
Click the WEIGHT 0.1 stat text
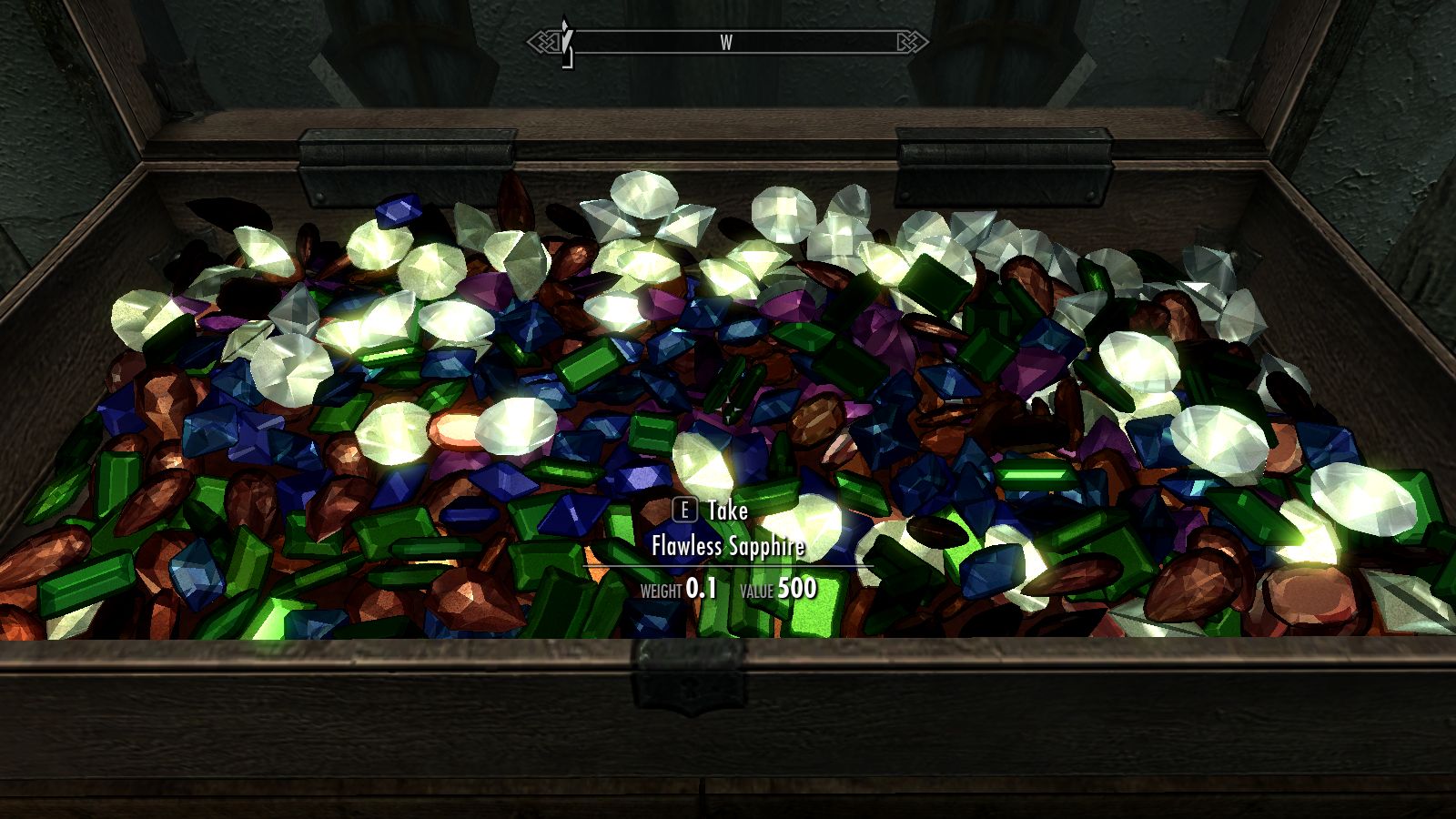coord(678,589)
